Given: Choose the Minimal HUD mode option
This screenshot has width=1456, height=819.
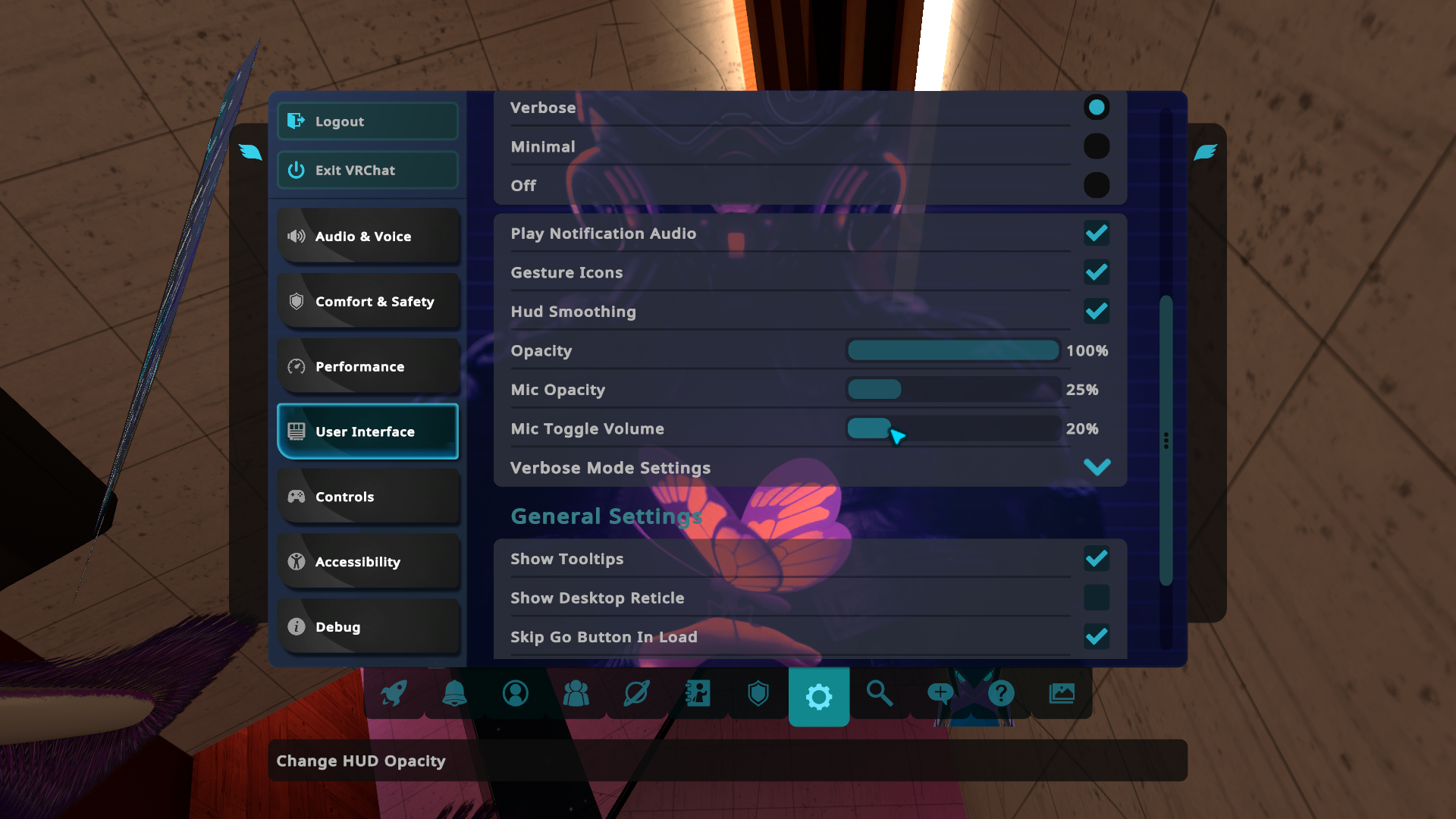Looking at the screenshot, I should pyautogui.click(x=1096, y=146).
